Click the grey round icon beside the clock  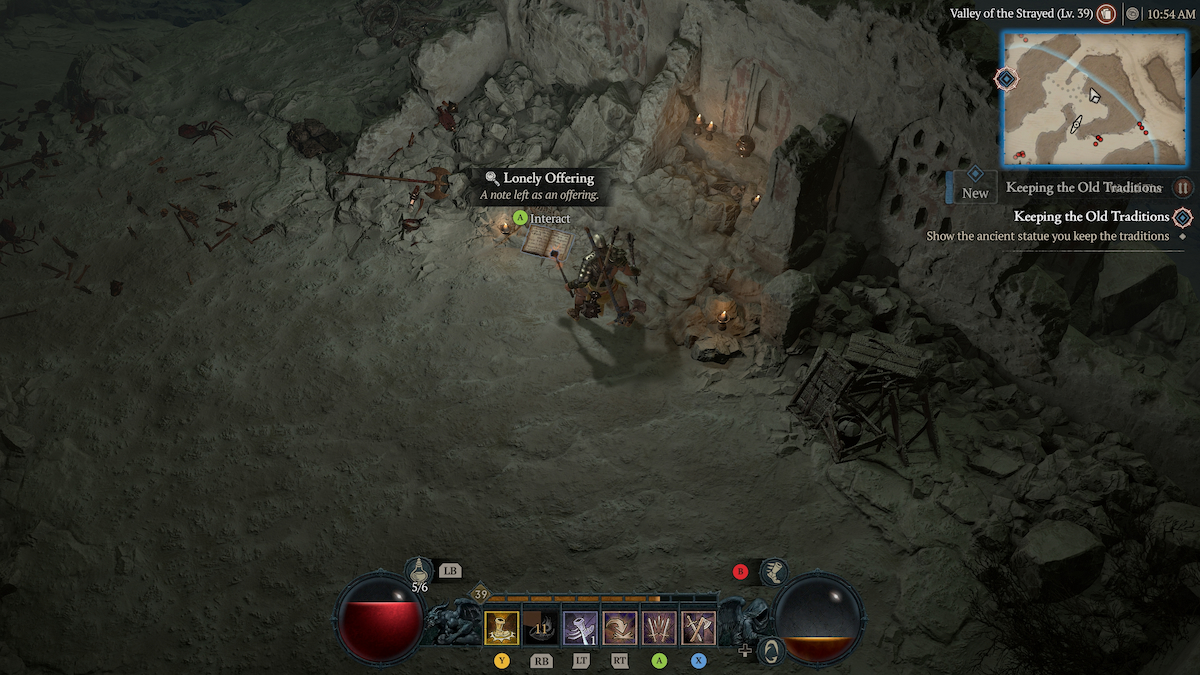tap(1132, 14)
